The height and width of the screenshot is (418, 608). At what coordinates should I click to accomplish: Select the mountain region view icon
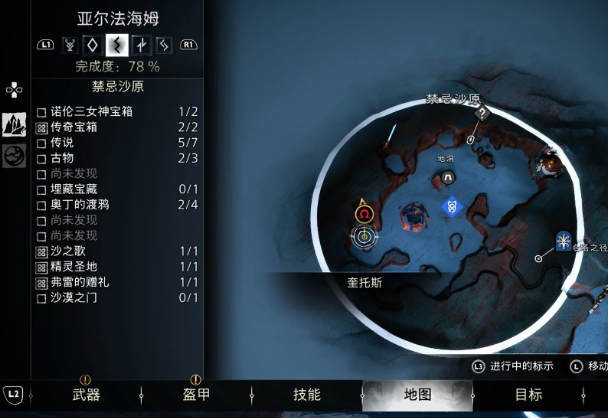tap(14, 124)
